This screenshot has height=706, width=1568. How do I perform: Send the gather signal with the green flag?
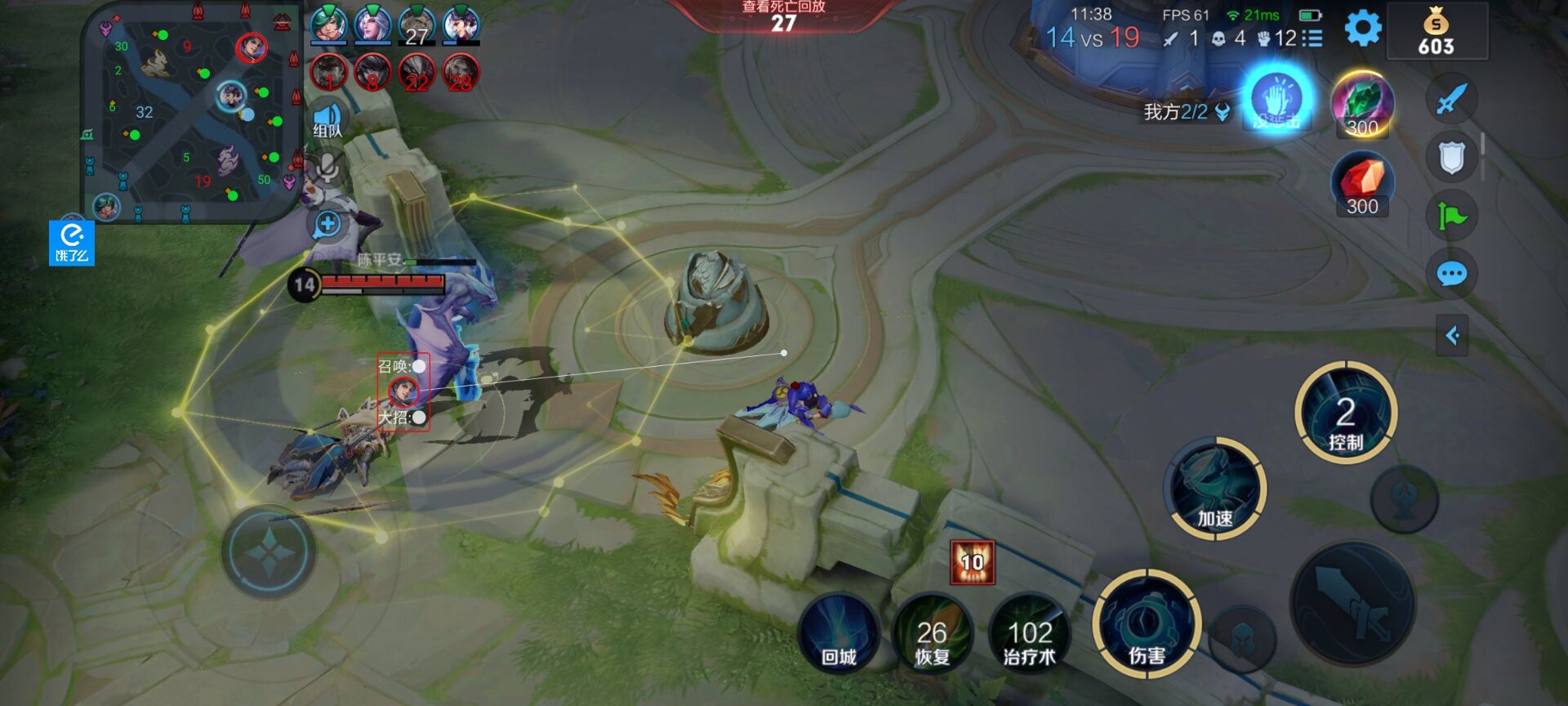[1451, 216]
